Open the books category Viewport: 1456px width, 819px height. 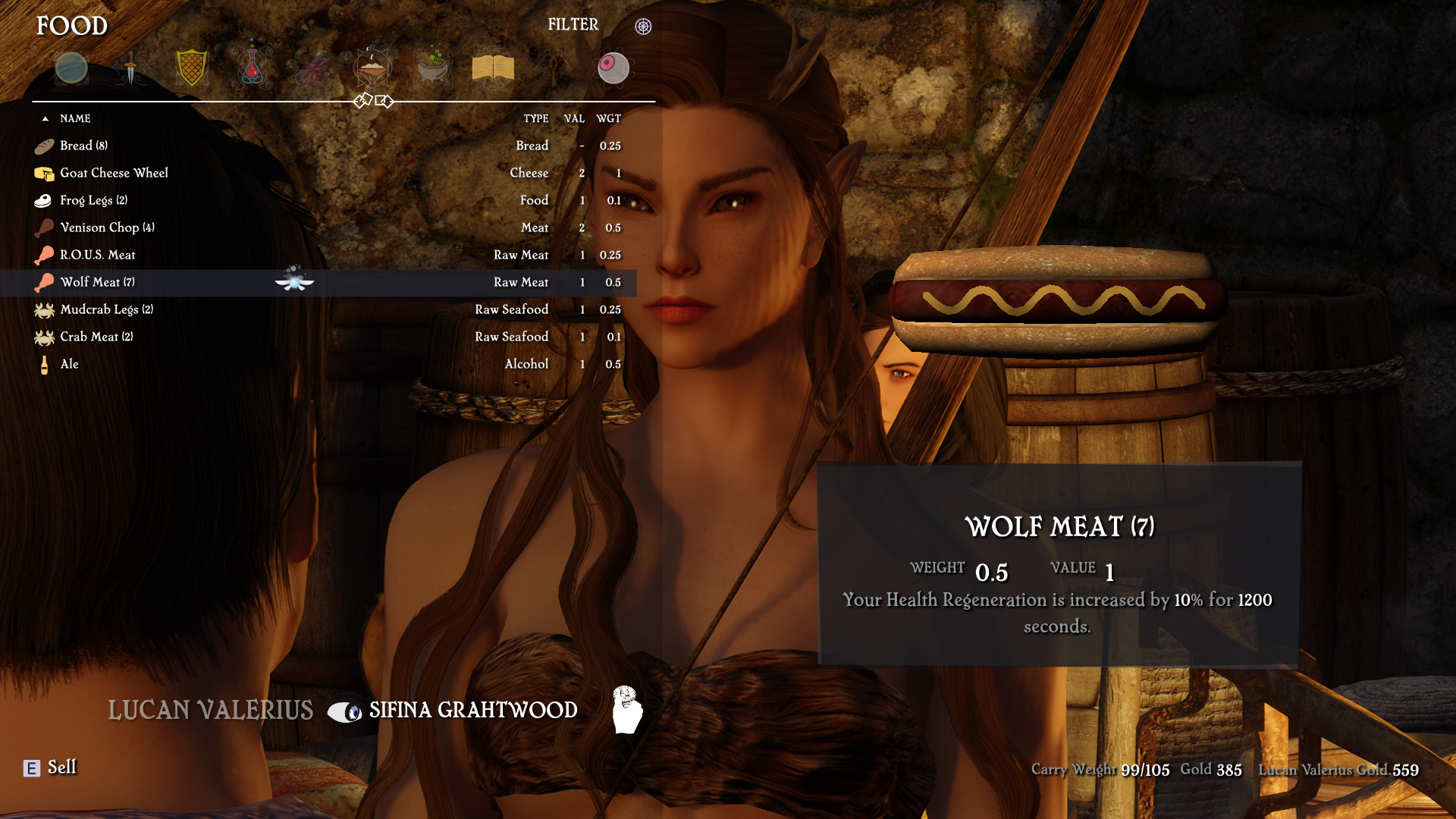(x=493, y=68)
